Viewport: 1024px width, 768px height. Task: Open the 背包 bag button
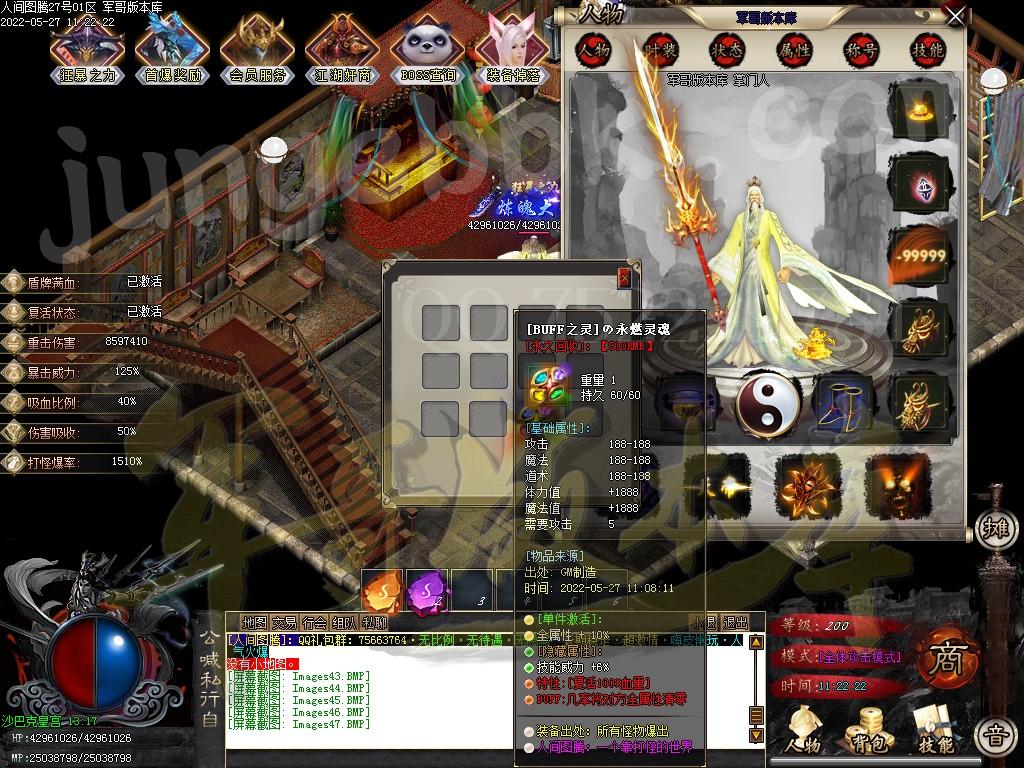point(867,727)
